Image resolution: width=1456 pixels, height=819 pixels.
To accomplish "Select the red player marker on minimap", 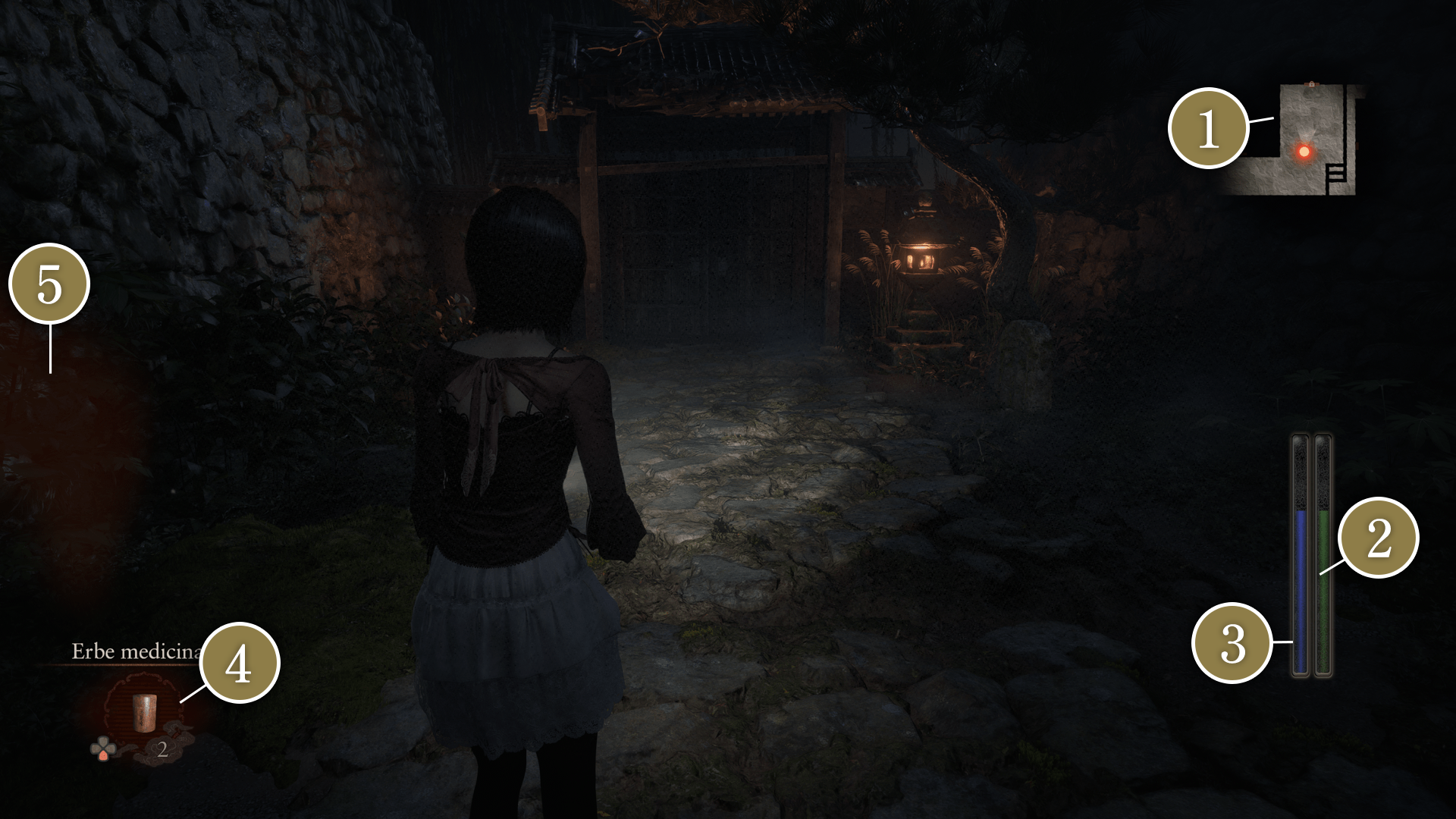I will tap(1304, 152).
